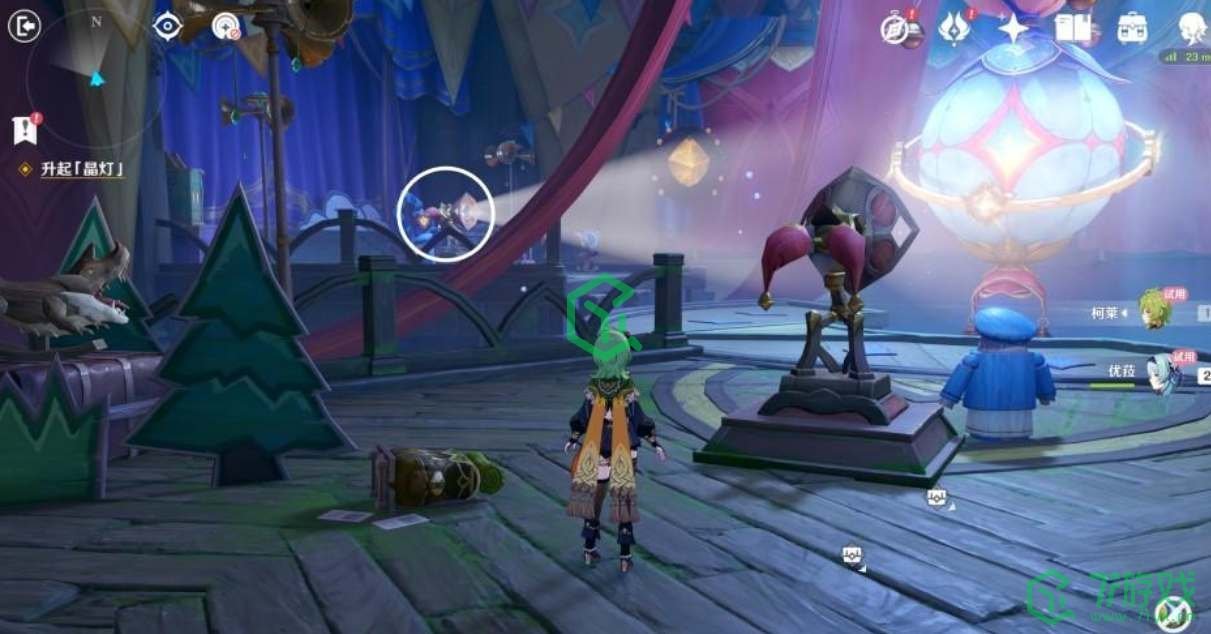Open the winged battle pass icon
This screenshot has width=1211, height=634.
(x=954, y=29)
